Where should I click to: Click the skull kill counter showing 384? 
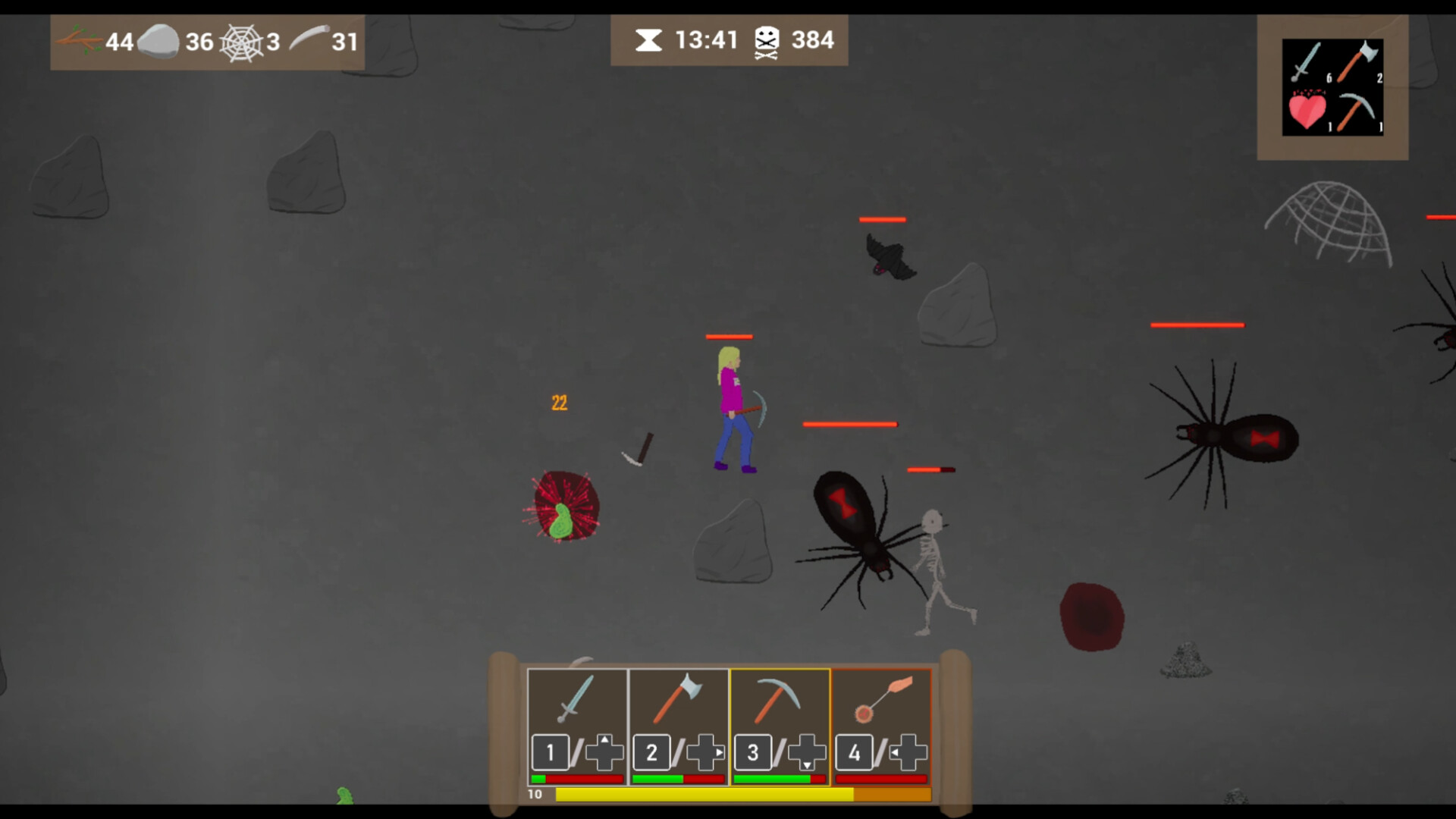point(789,40)
